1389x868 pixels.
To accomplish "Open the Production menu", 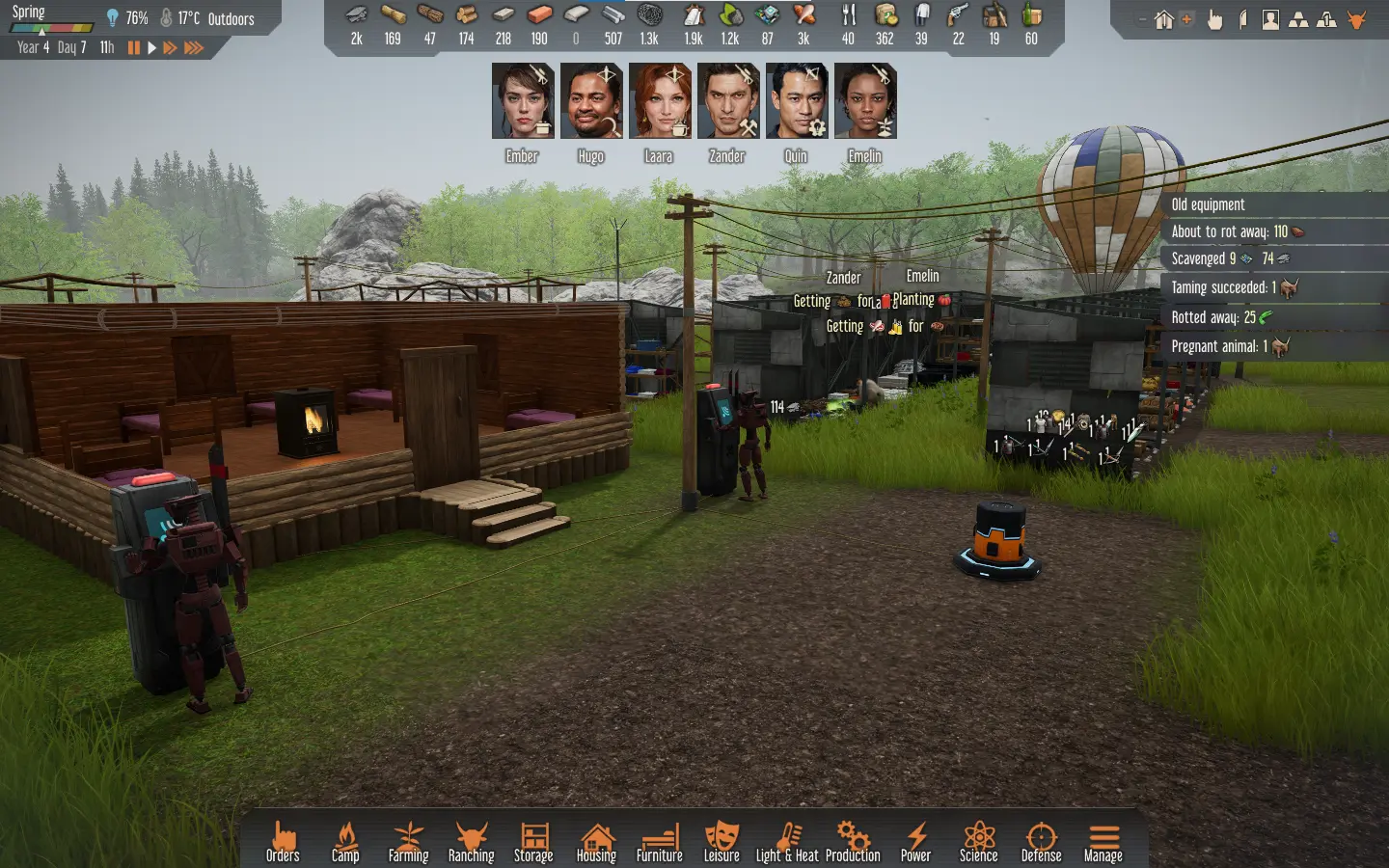I will tap(853, 841).
